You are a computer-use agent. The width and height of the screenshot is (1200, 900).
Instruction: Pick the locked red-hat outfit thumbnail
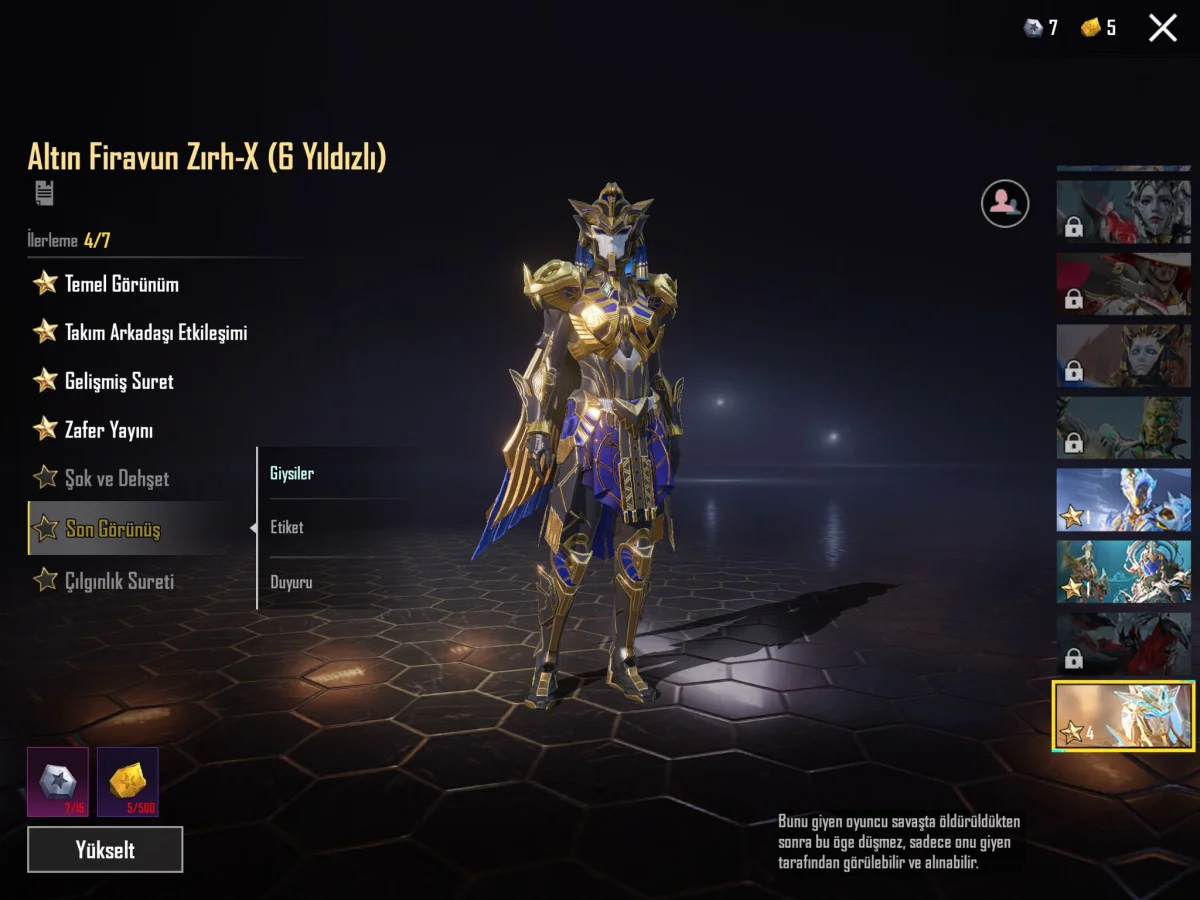(1124, 284)
